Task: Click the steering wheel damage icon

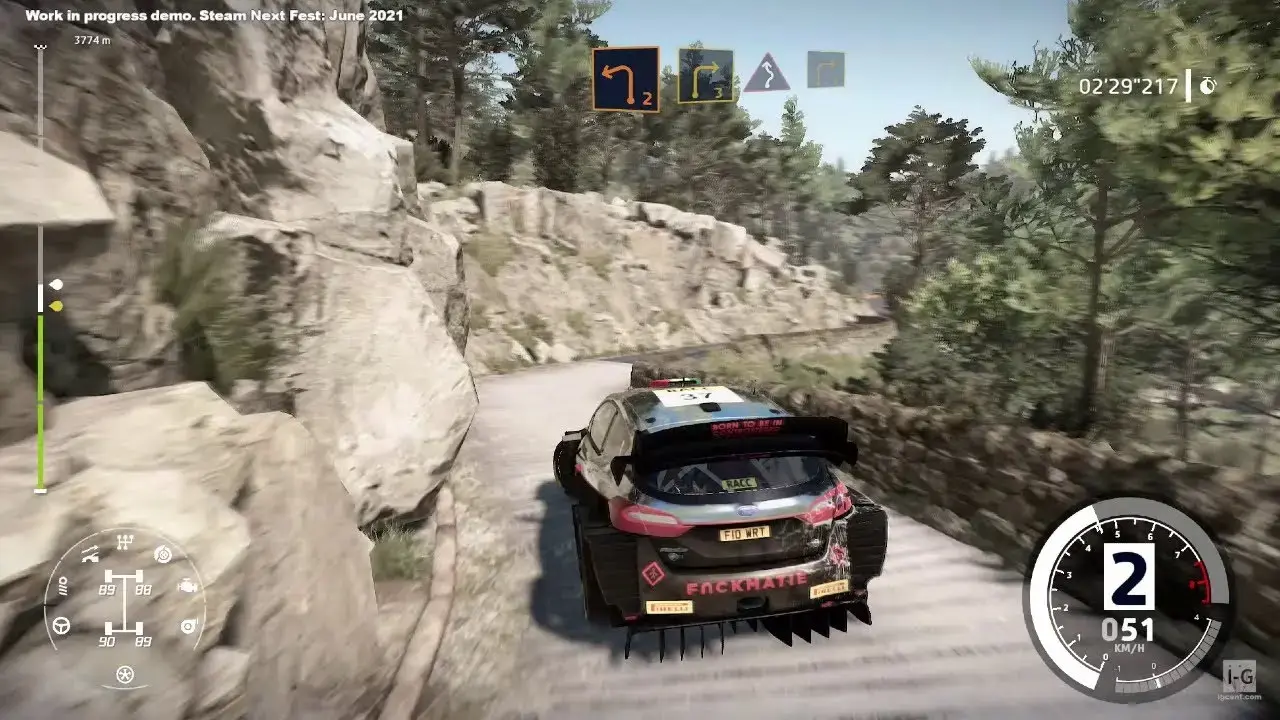Action: pos(62,625)
